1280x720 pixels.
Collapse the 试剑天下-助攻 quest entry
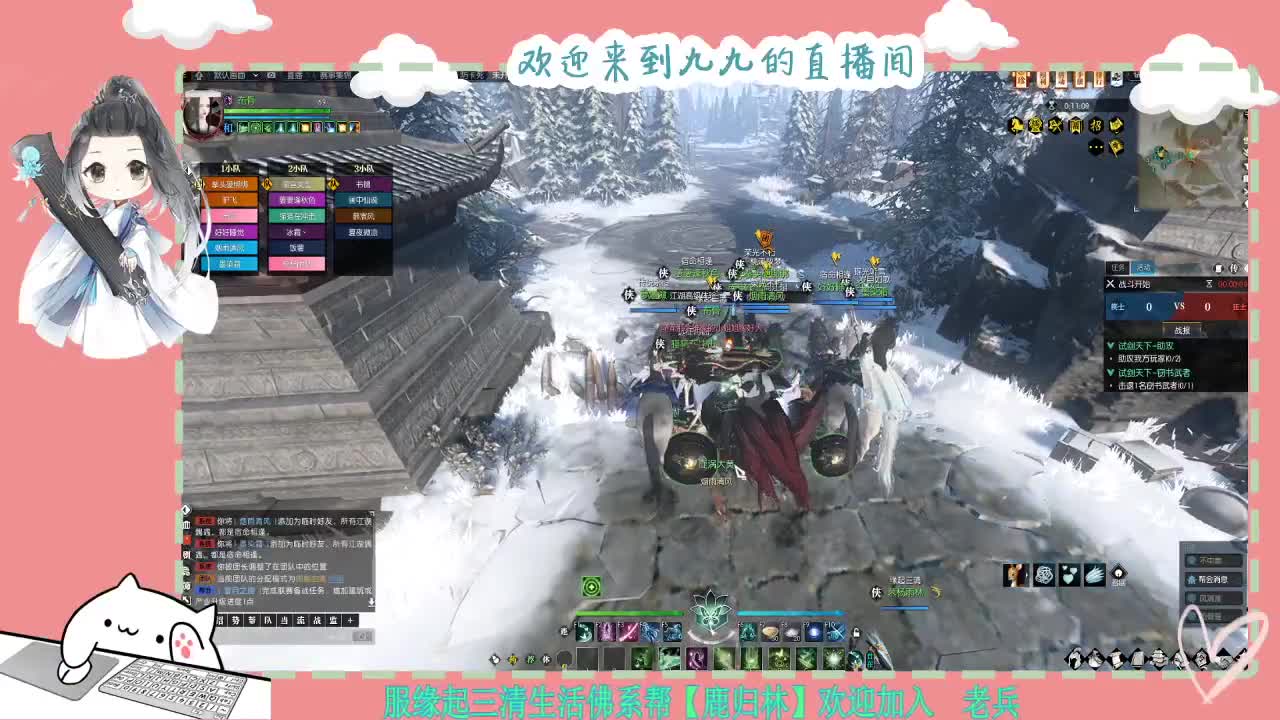pos(1110,346)
